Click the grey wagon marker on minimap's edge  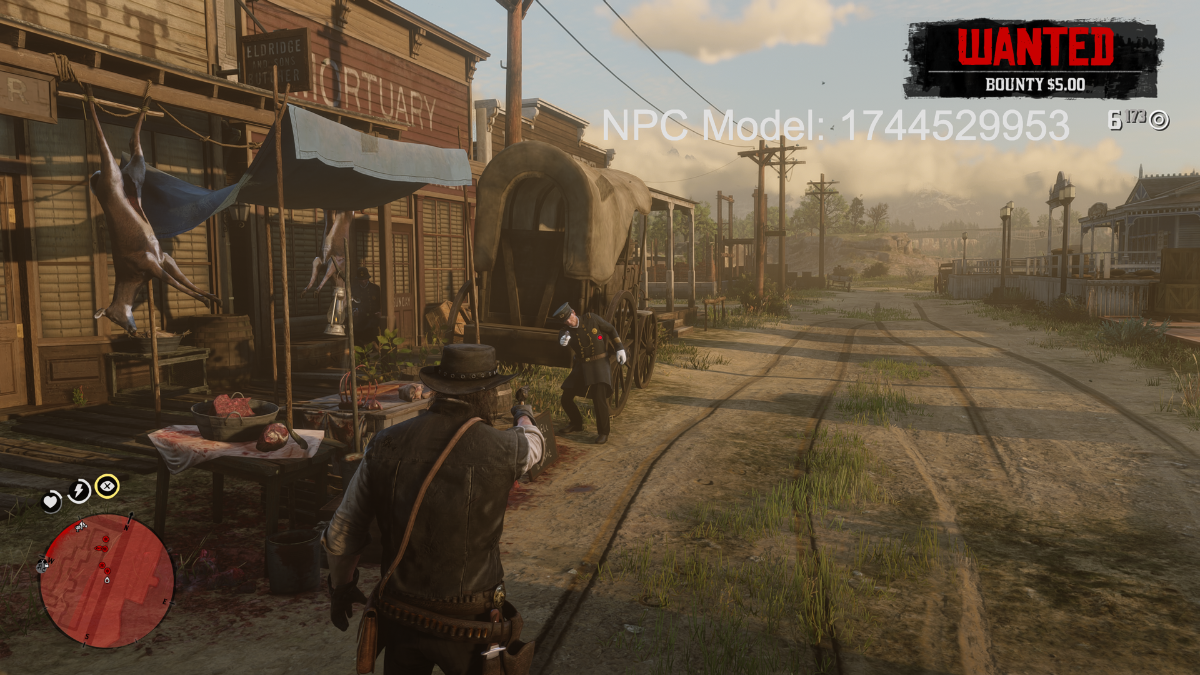(x=43, y=566)
